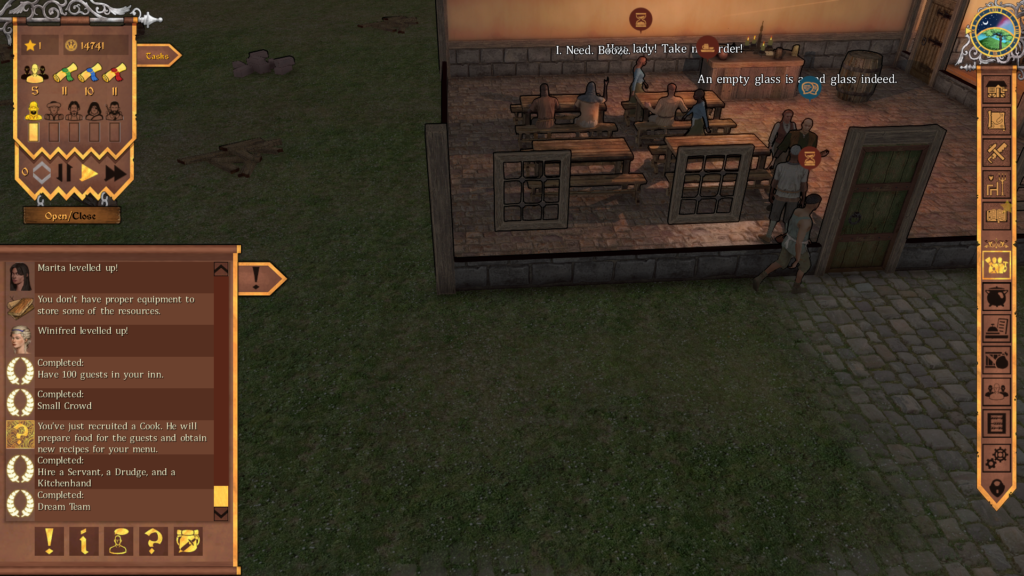Image resolution: width=1024 pixels, height=576 pixels.
Task: Open the staff management toolbar button
Action: (x=996, y=265)
